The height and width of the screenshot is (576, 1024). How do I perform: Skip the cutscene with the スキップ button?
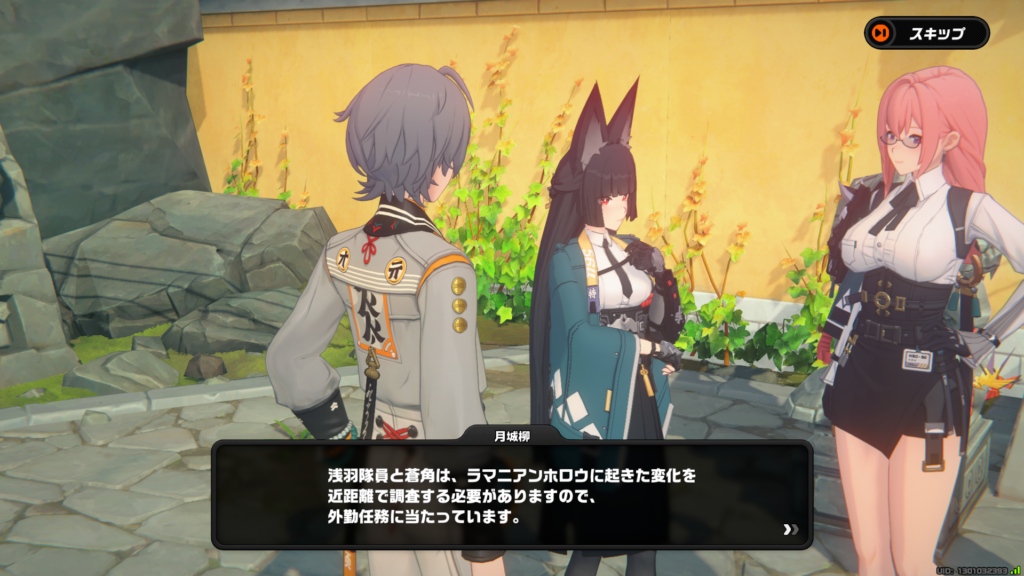pos(926,33)
